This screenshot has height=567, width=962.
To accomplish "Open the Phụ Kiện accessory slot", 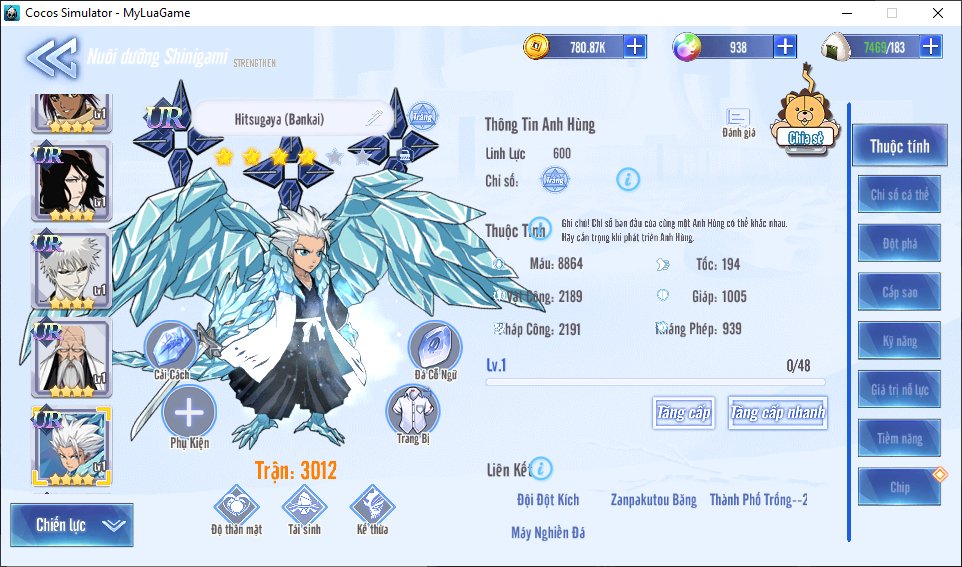I will tap(189, 413).
